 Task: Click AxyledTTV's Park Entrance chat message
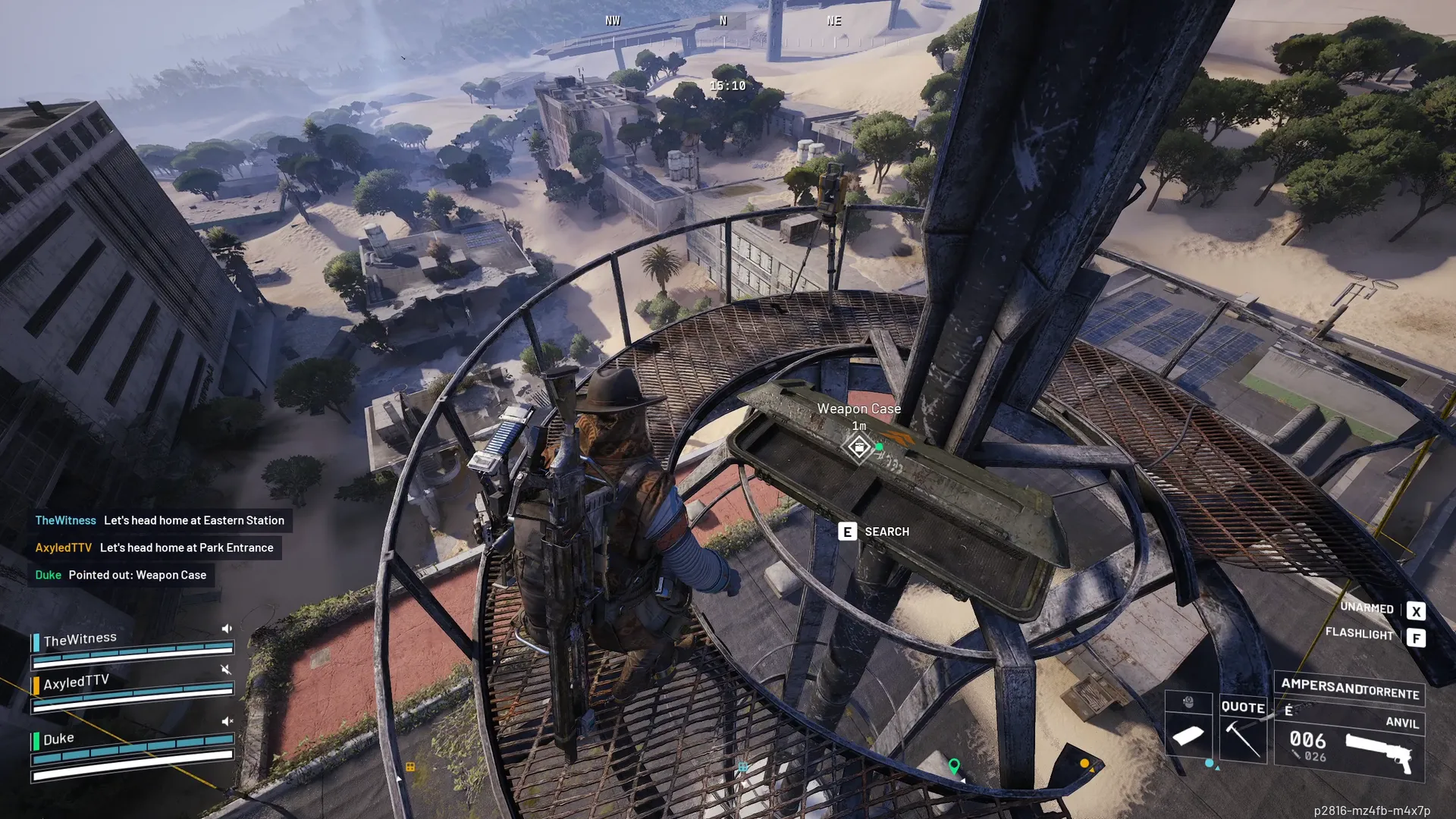point(154,548)
